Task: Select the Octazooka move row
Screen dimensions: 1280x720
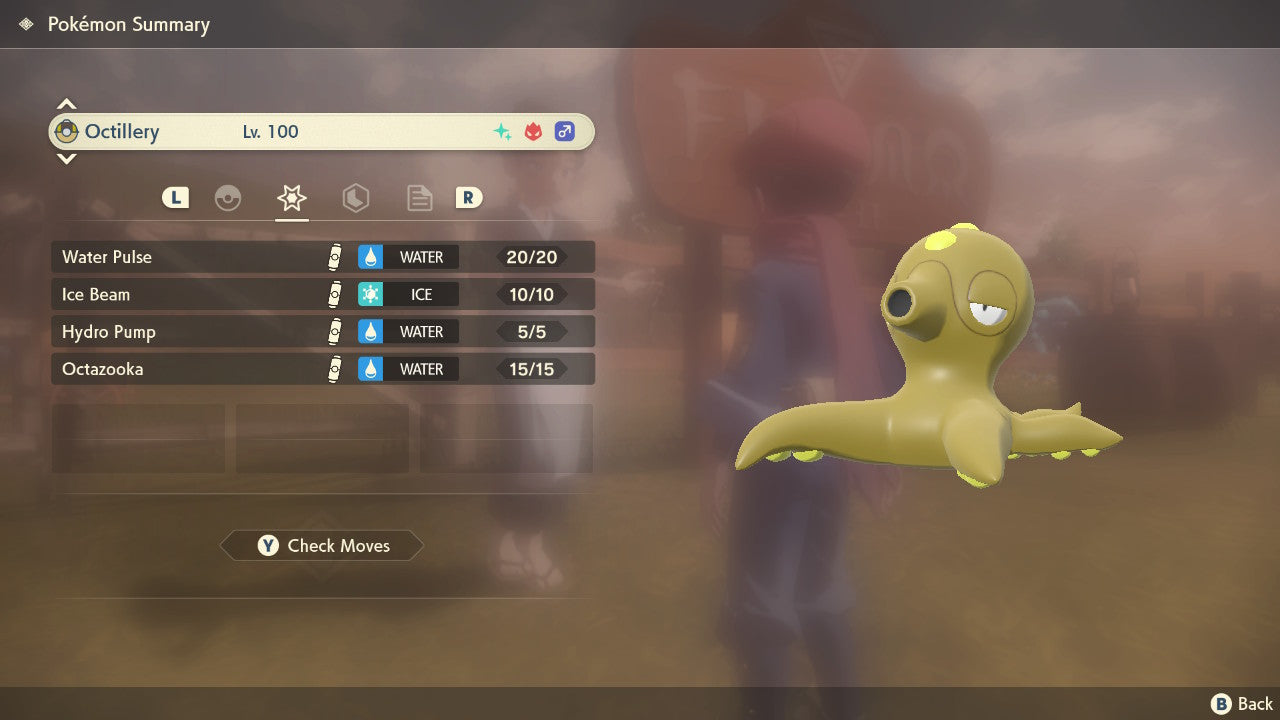Action: (322, 369)
